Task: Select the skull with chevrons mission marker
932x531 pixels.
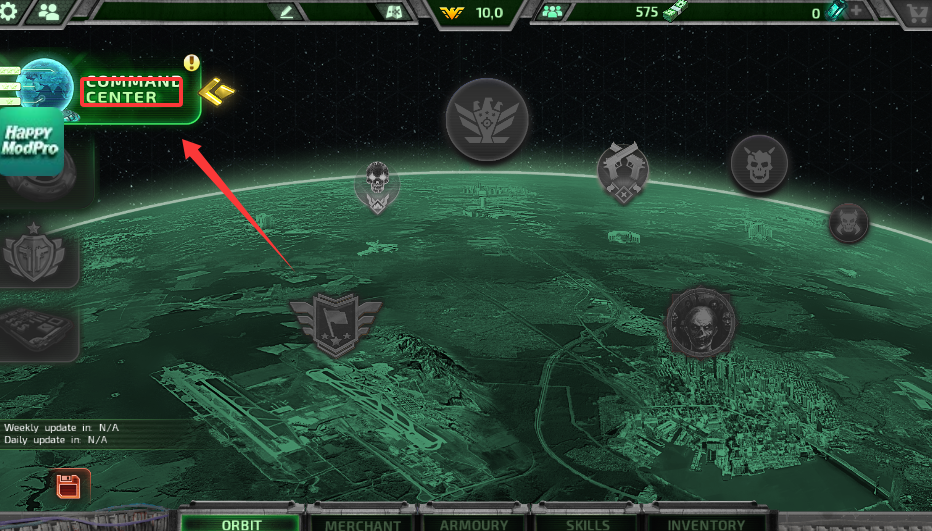Action: coord(377,186)
